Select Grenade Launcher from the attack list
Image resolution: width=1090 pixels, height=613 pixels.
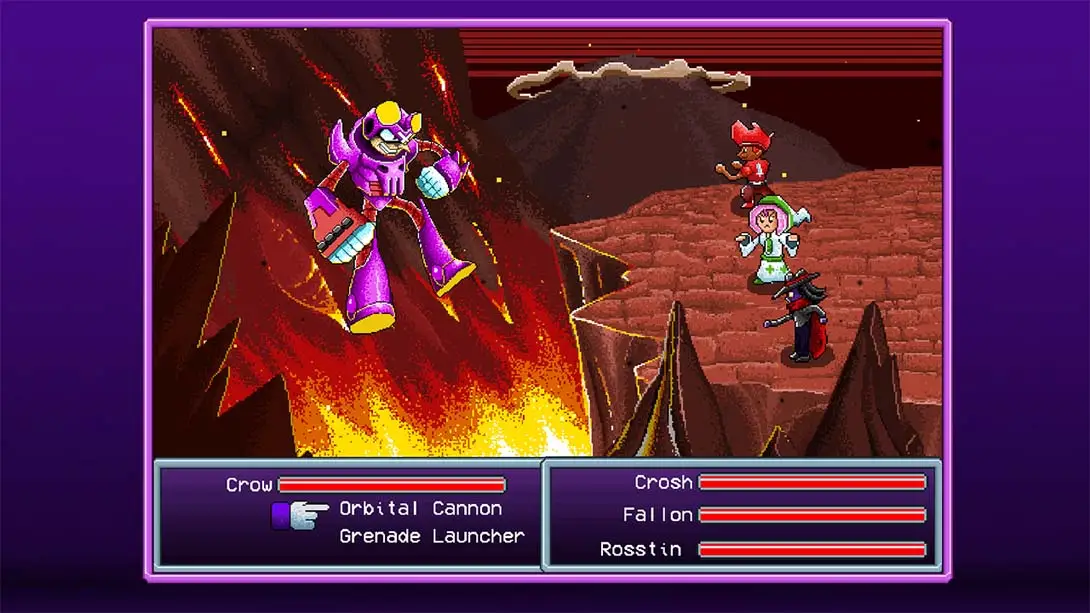[x=431, y=537]
